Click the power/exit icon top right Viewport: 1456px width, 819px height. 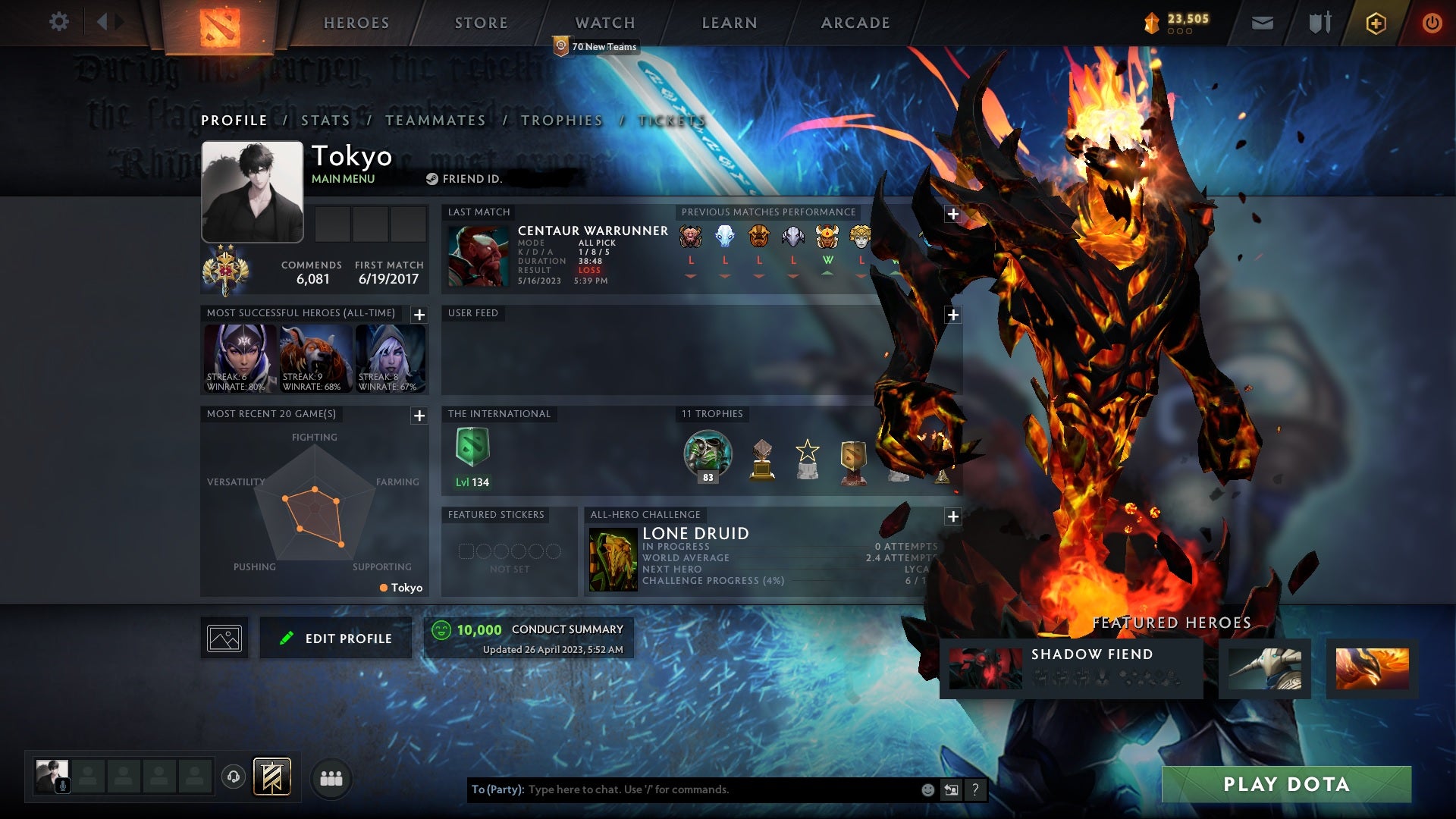click(x=1432, y=22)
